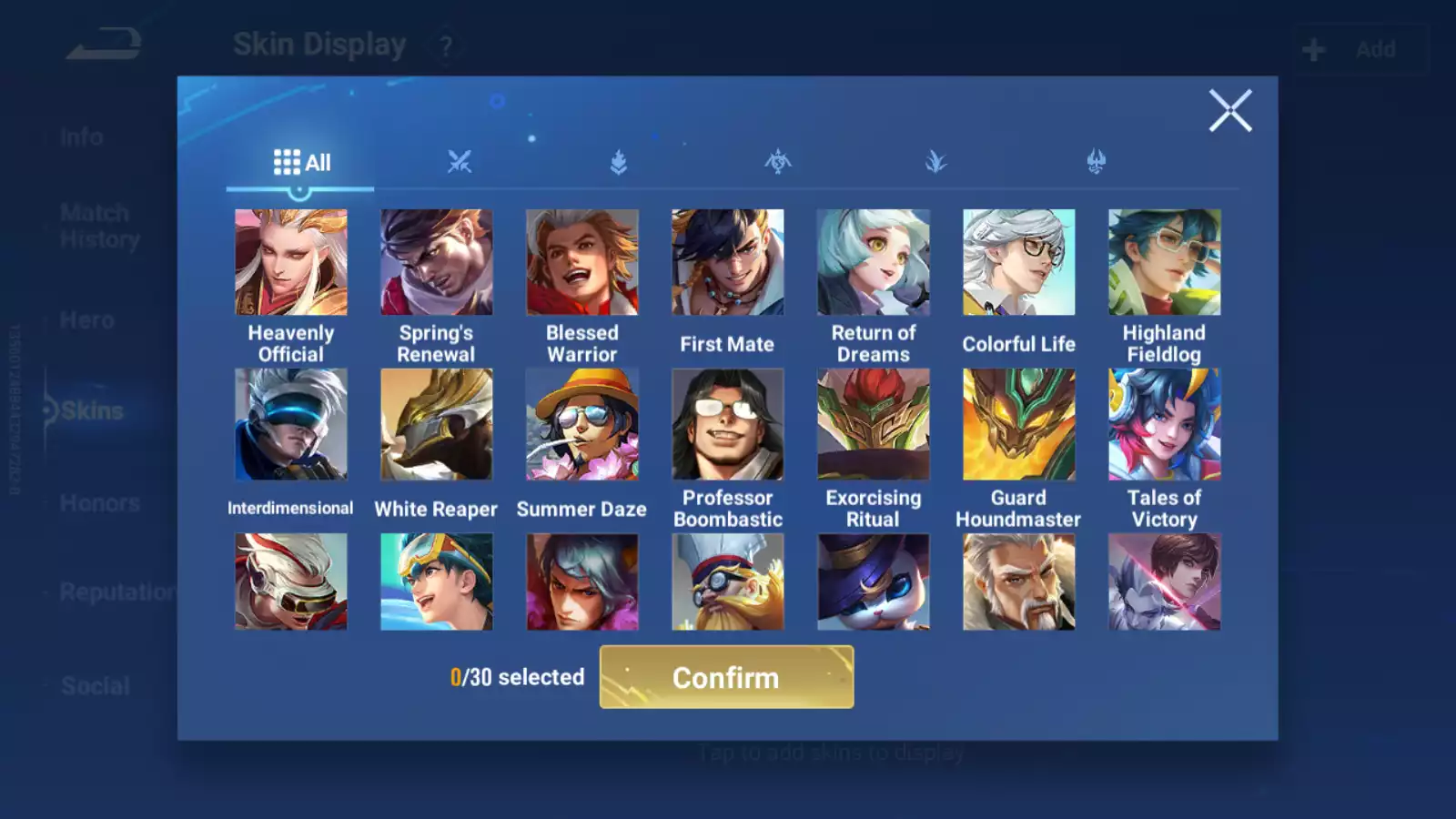
Task: Choose the Exorcising Ritual skin
Action: pos(874,424)
